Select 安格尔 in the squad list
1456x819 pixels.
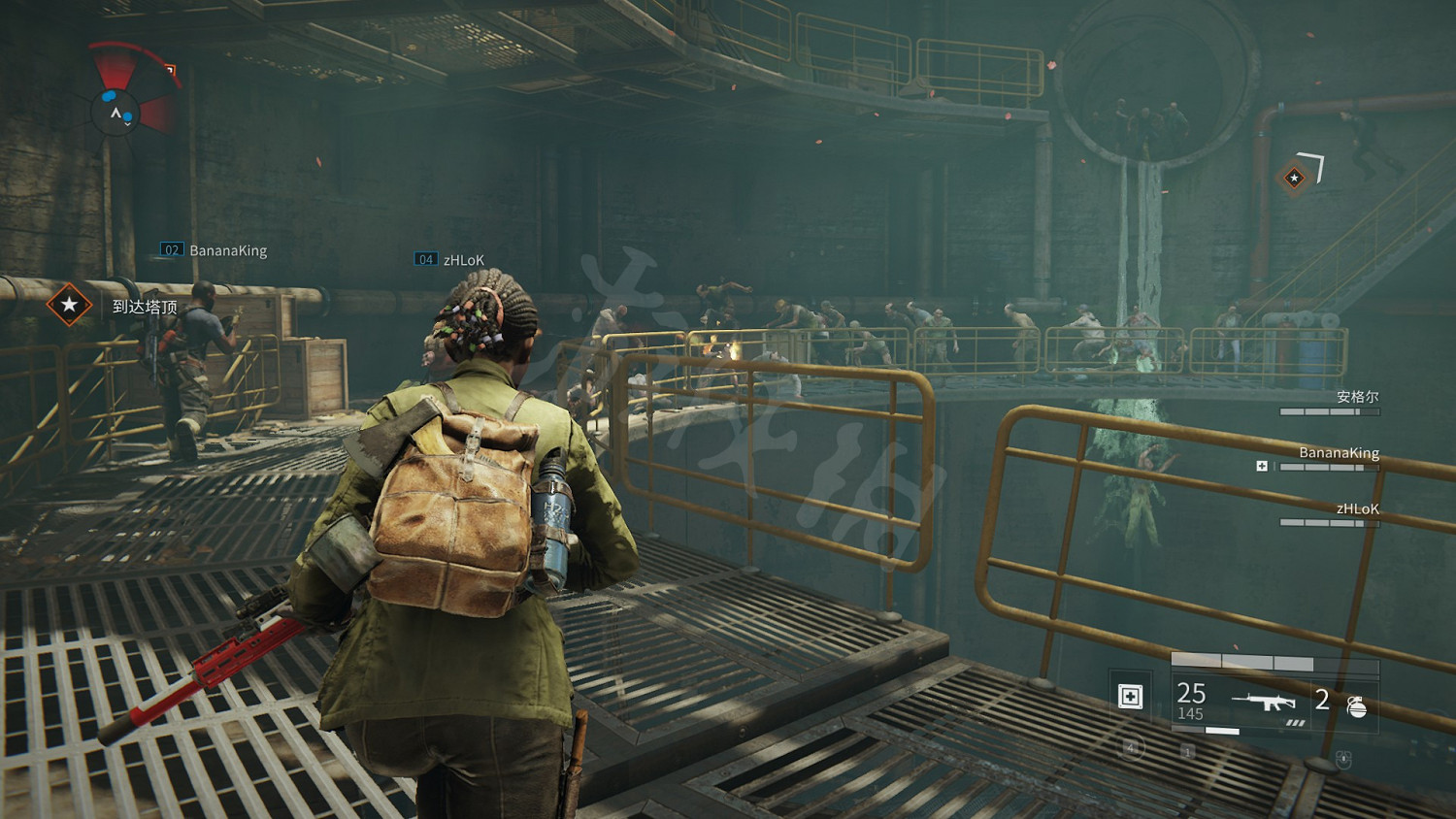[x=1356, y=397]
